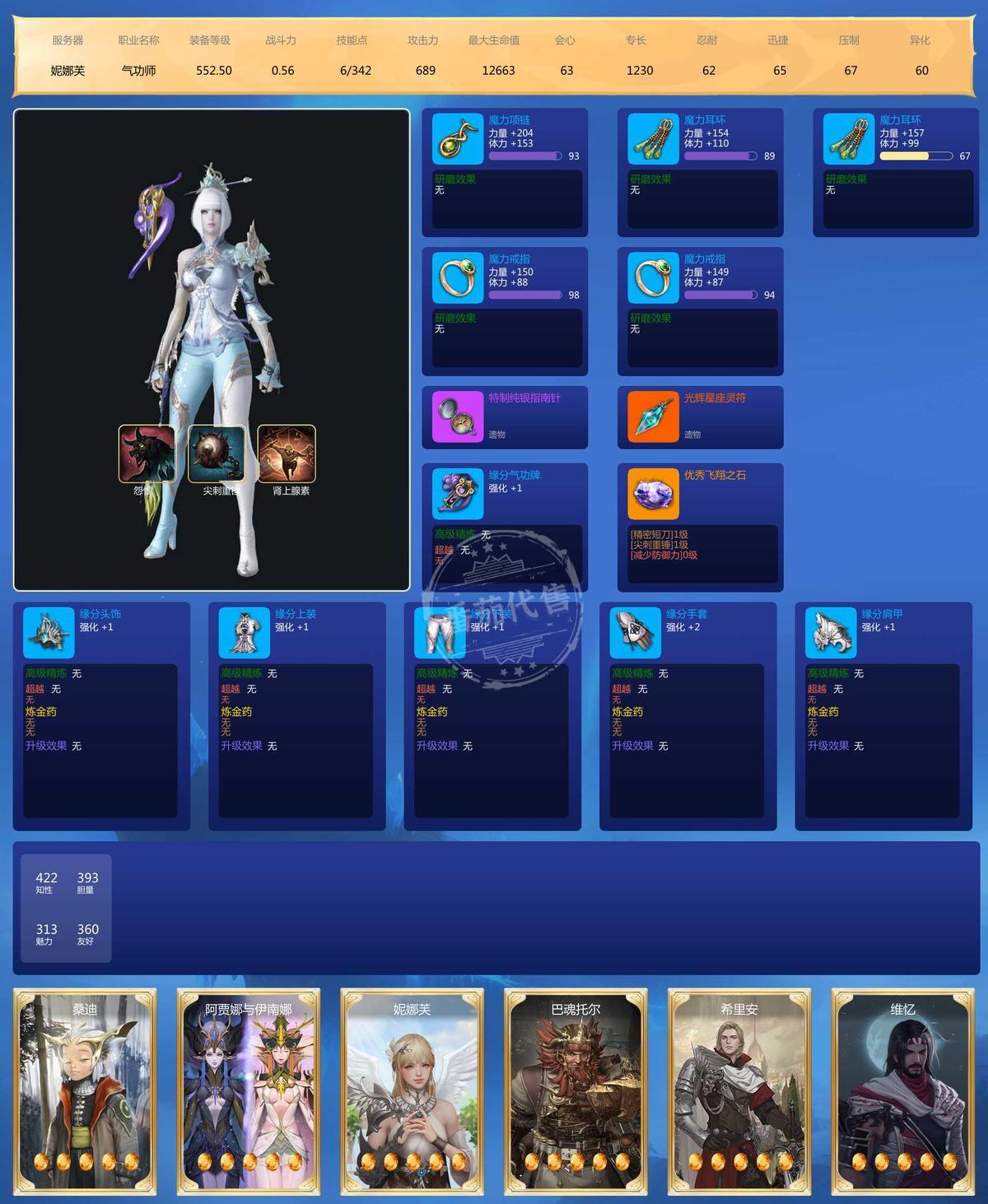Open the 特制纯银指南针 compass item
The image size is (988, 1204).
457,416
